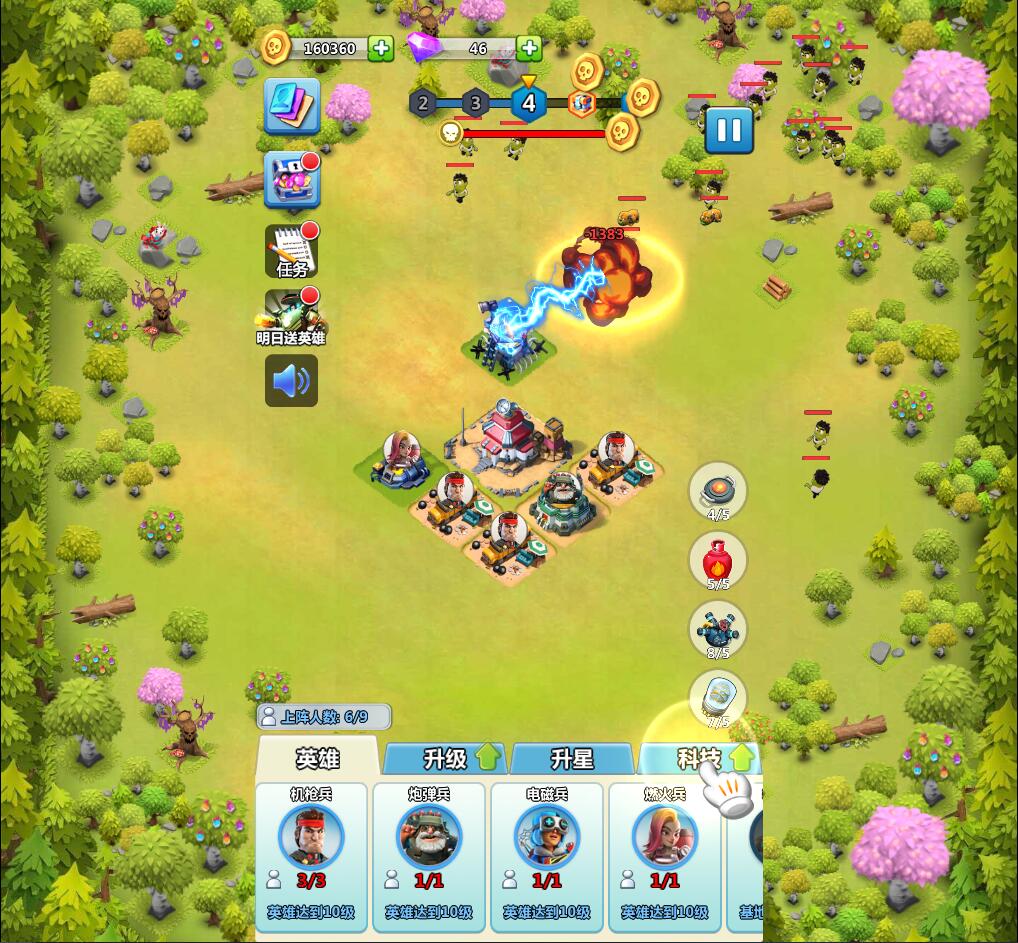Toggle the sound speaker button
The width and height of the screenshot is (1018, 943).
291,381
